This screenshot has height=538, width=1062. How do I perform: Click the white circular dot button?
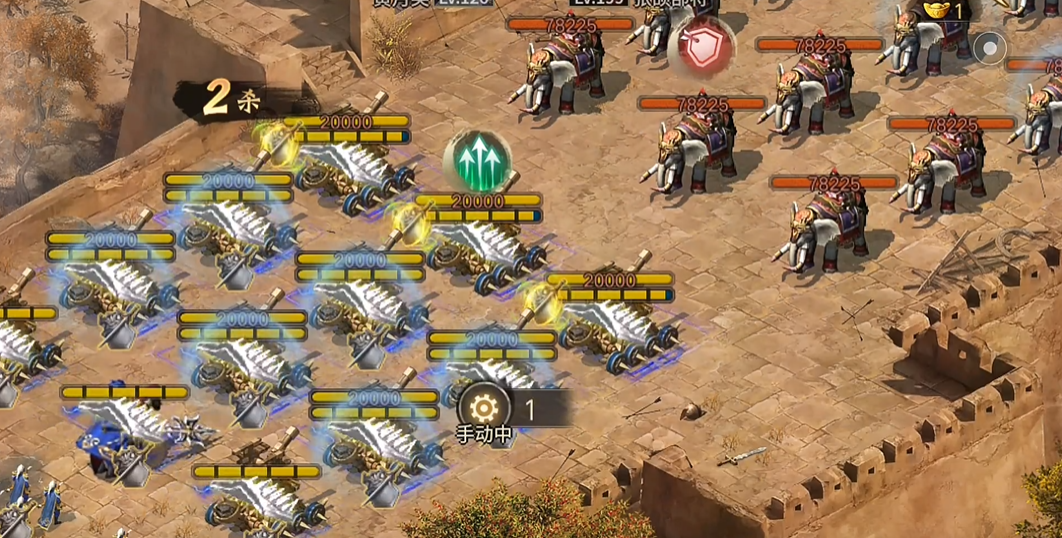coord(990,47)
